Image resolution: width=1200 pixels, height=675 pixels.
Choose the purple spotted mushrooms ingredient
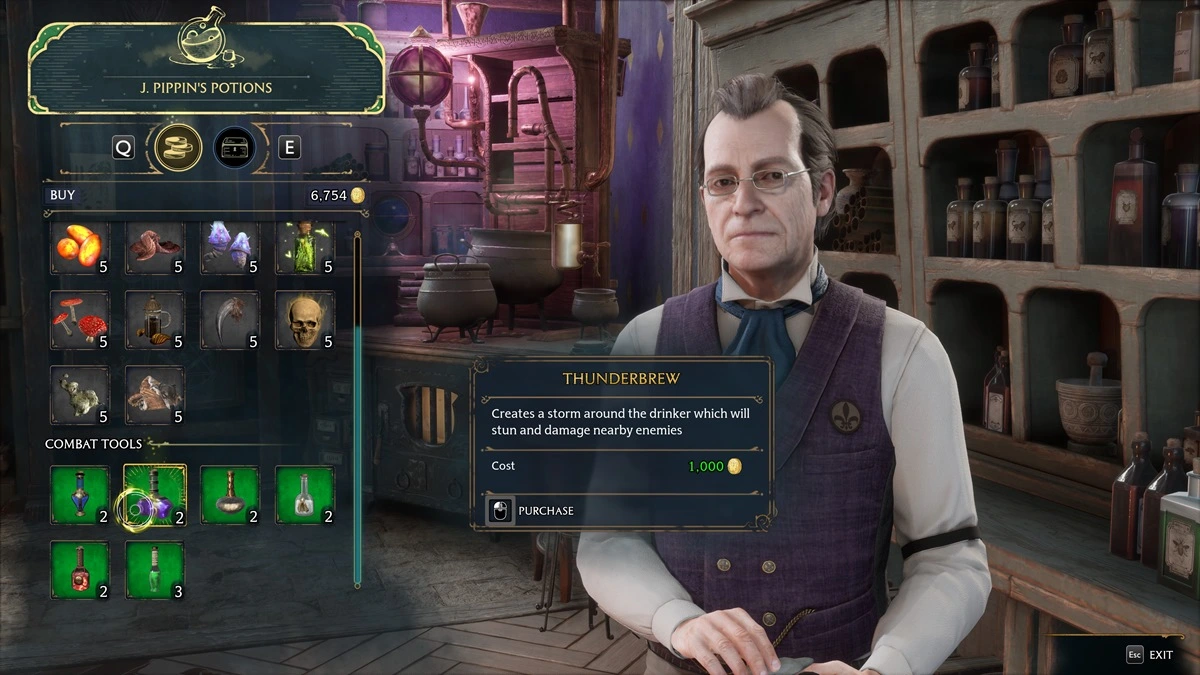click(230, 248)
